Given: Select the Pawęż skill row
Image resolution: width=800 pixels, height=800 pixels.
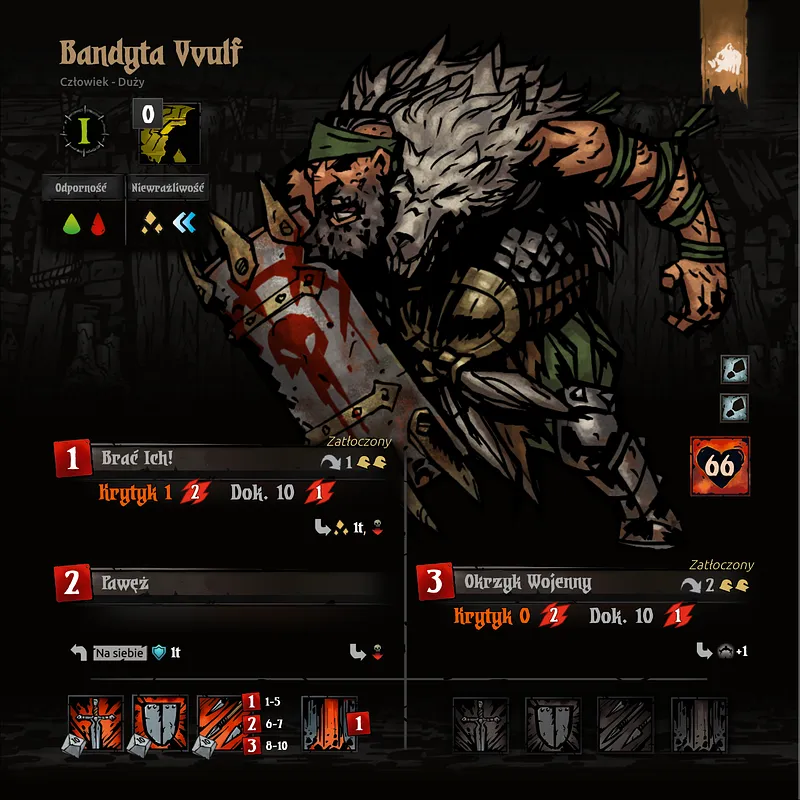Looking at the screenshot, I should (220, 582).
